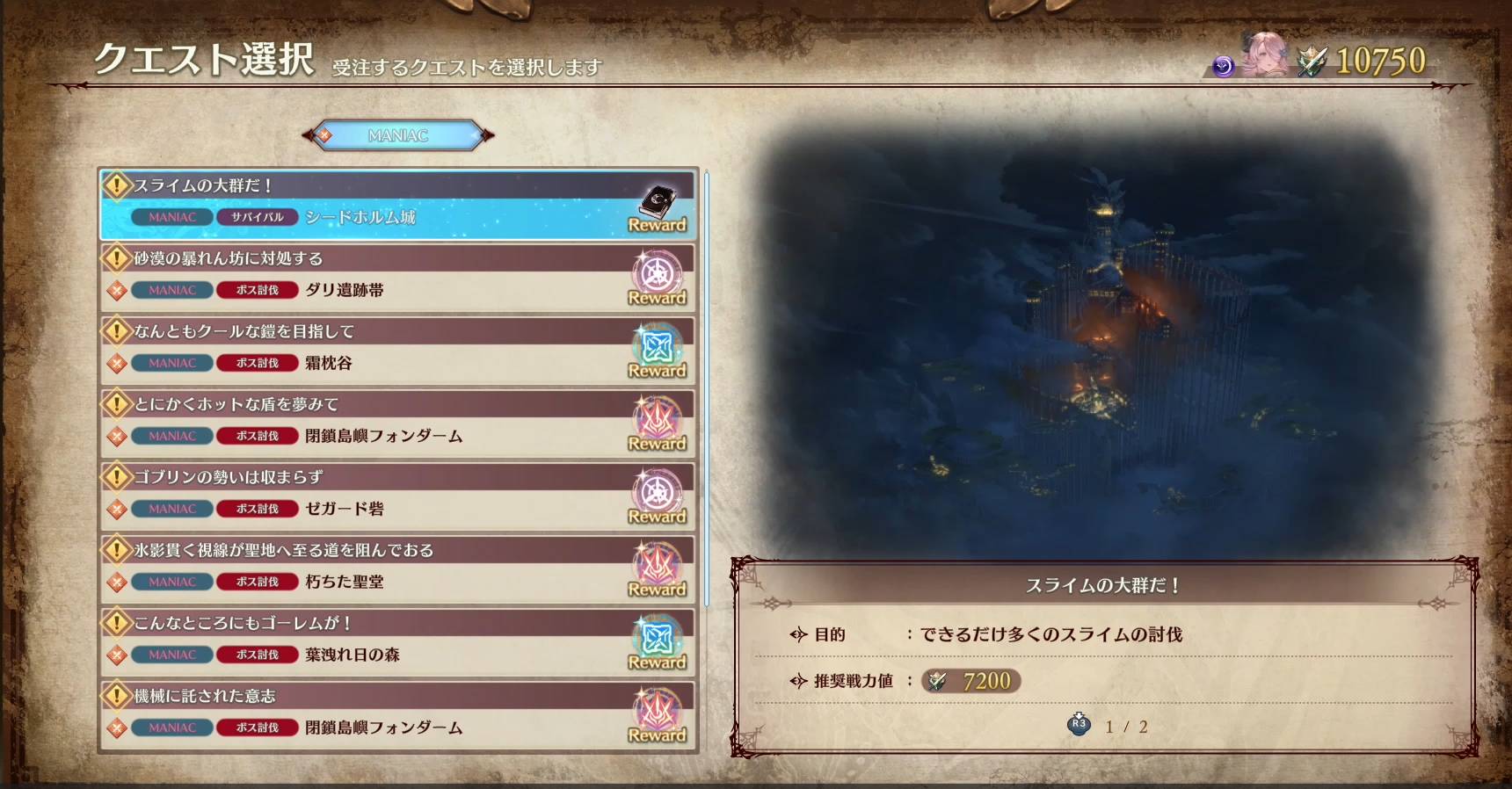Click the quest list scrollbar

(707, 387)
